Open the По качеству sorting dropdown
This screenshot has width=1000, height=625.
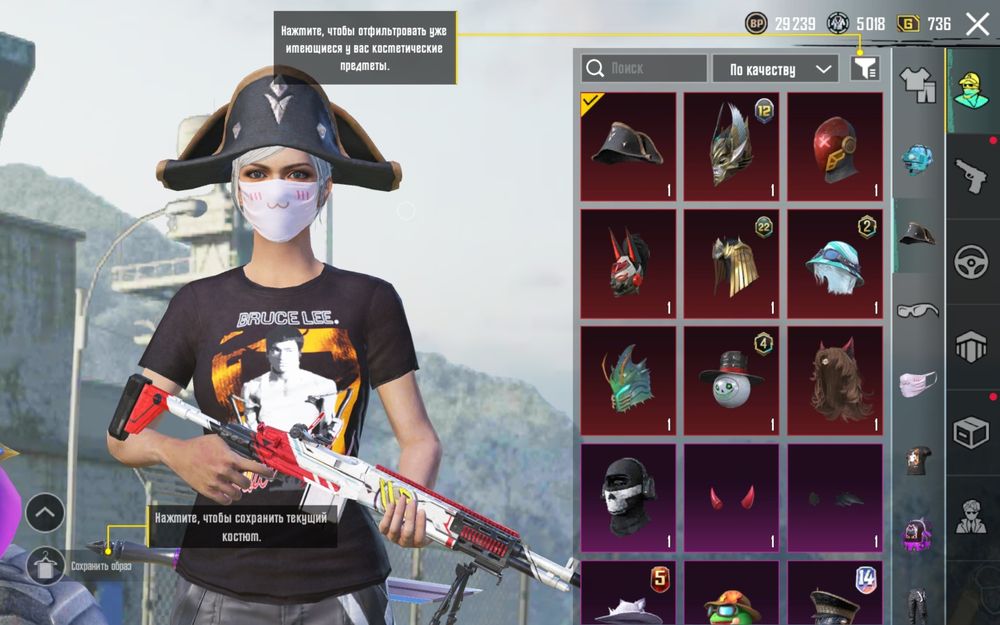(775, 68)
